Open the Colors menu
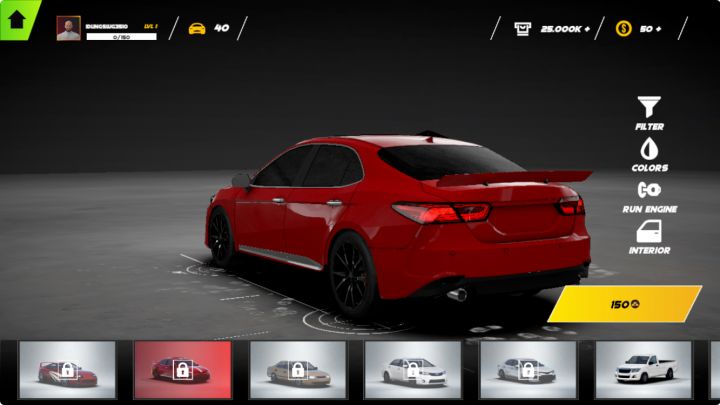Screen dimensions: 720x405 tap(649, 154)
